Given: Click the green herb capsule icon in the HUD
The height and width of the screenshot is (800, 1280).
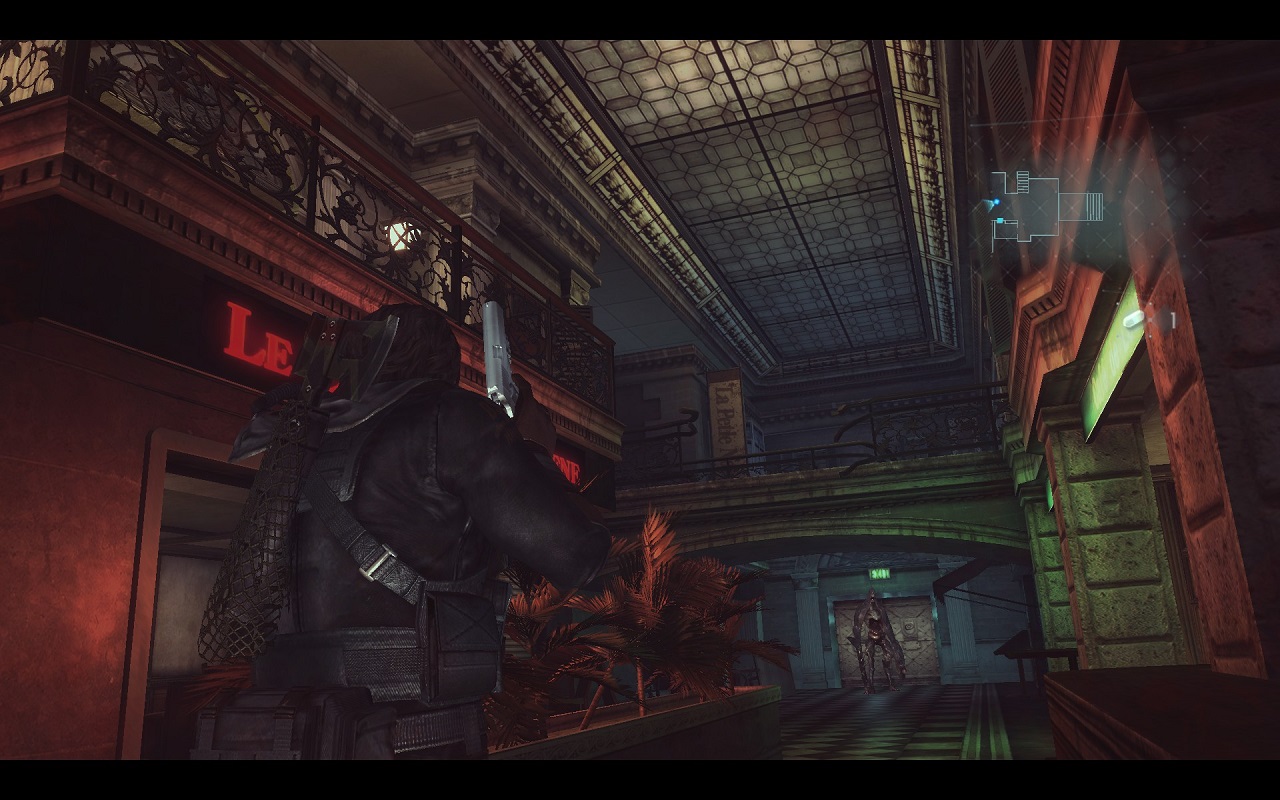Looking at the screenshot, I should pyautogui.click(x=1133, y=320).
